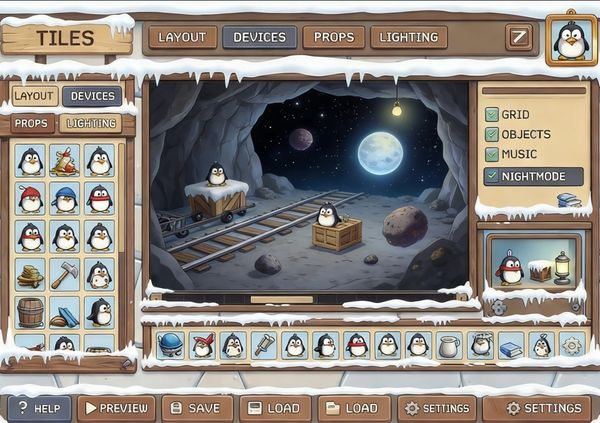Select the campfire tile in the palette
This screenshot has width=600, height=423.
click(65, 161)
